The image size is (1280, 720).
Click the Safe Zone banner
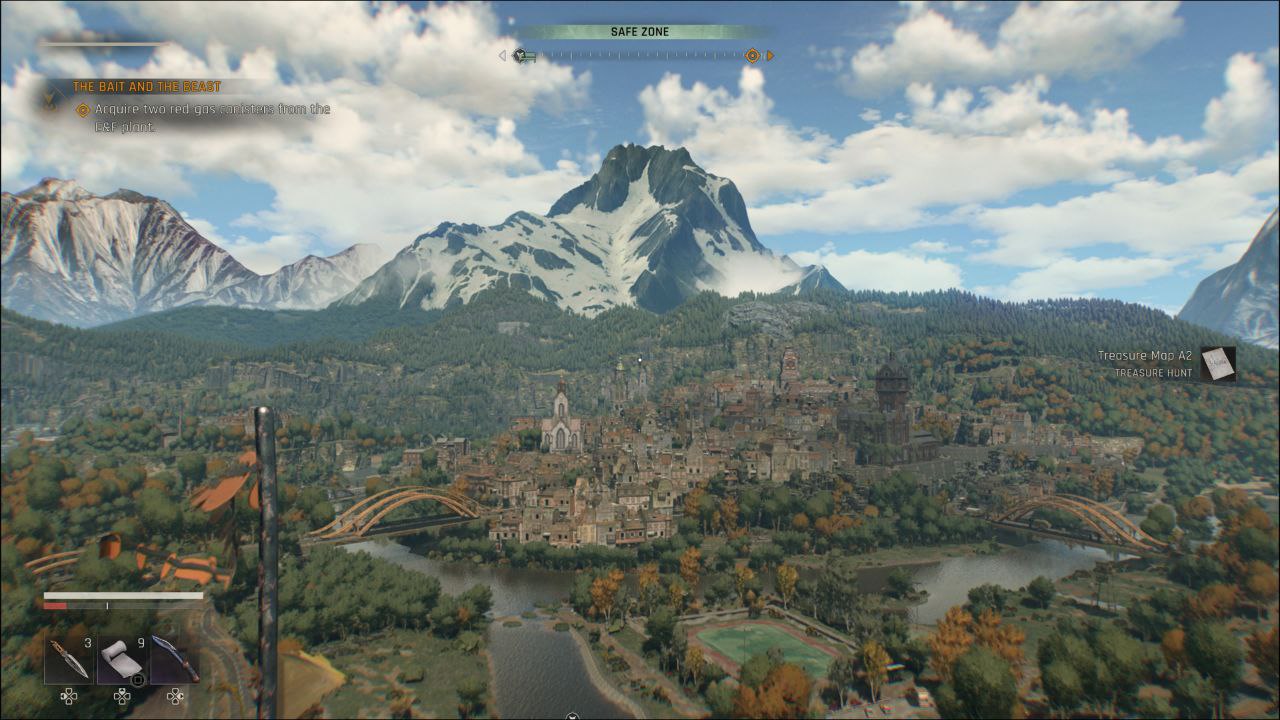click(x=640, y=32)
